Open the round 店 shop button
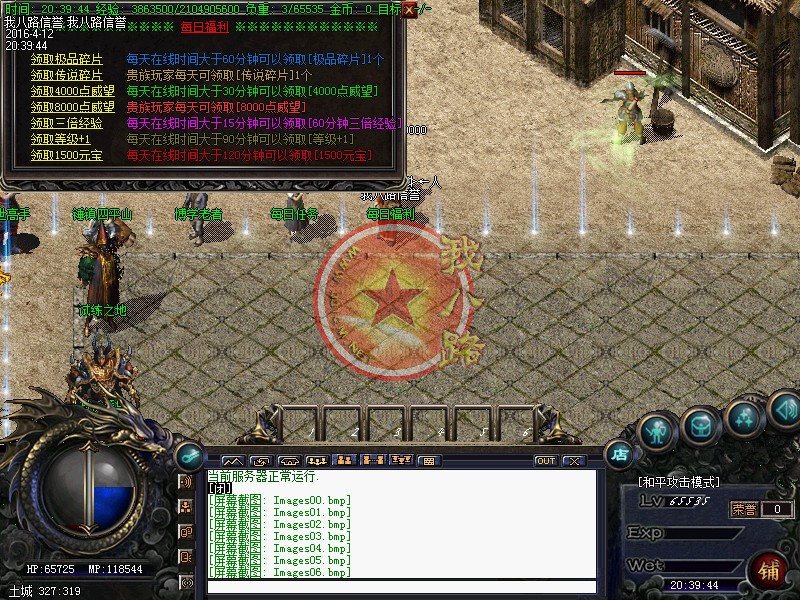 tap(619, 453)
